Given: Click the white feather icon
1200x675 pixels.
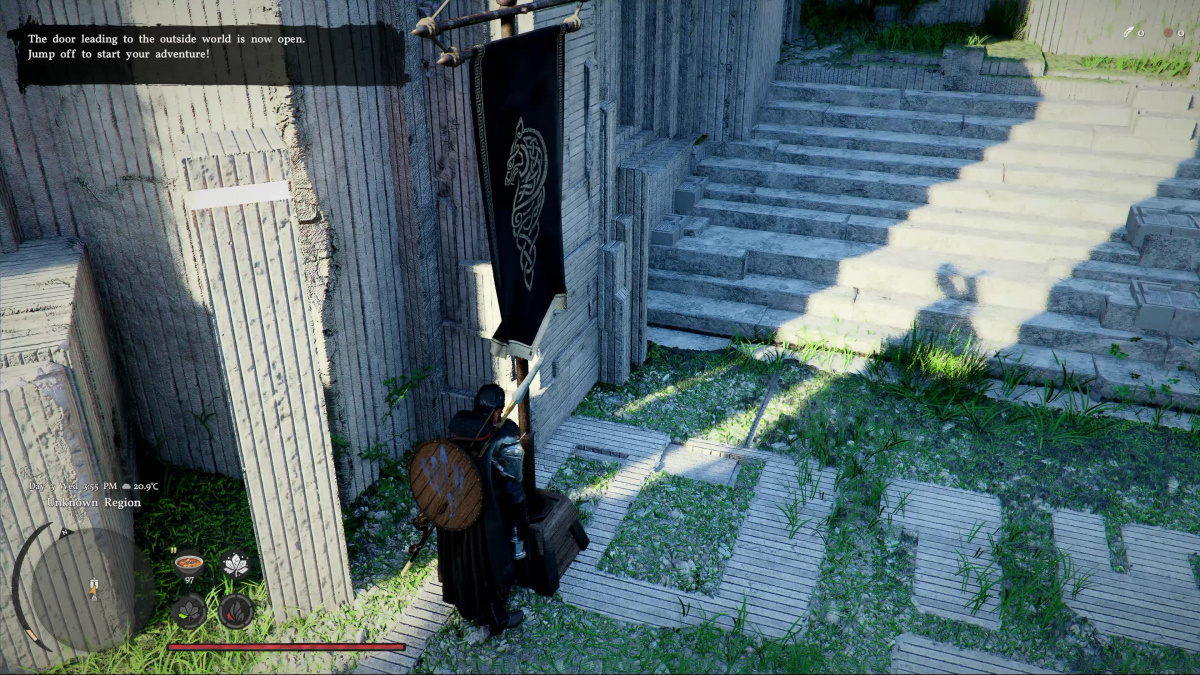Looking at the screenshot, I should 1129,32.
